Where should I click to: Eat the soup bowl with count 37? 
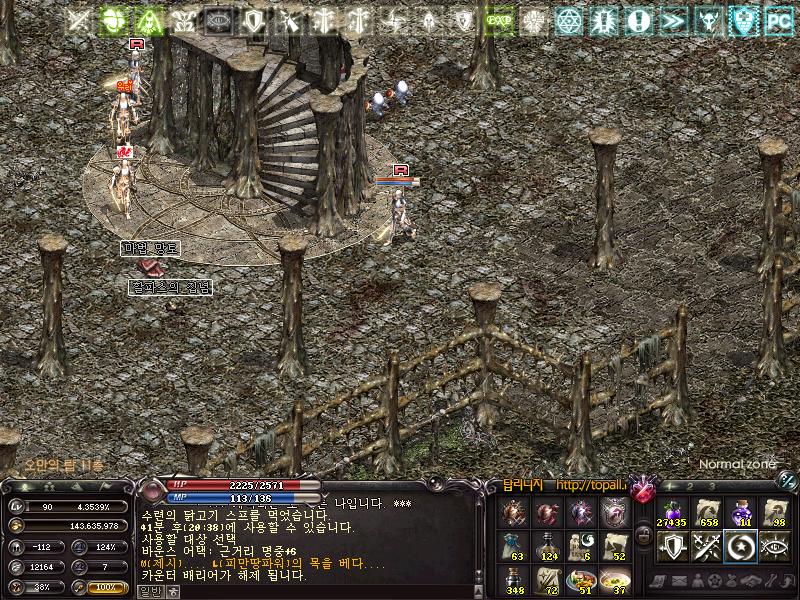[x=617, y=580]
